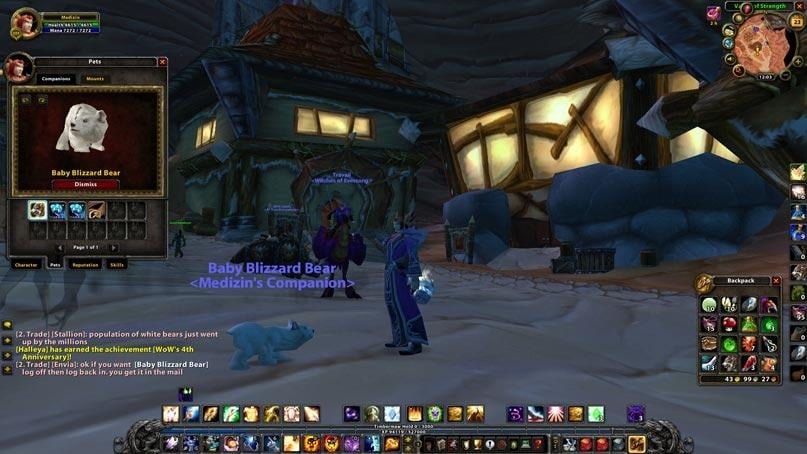Screen dimensions: 807x454
Task: Select the white bear companion slot
Action: click(x=37, y=209)
